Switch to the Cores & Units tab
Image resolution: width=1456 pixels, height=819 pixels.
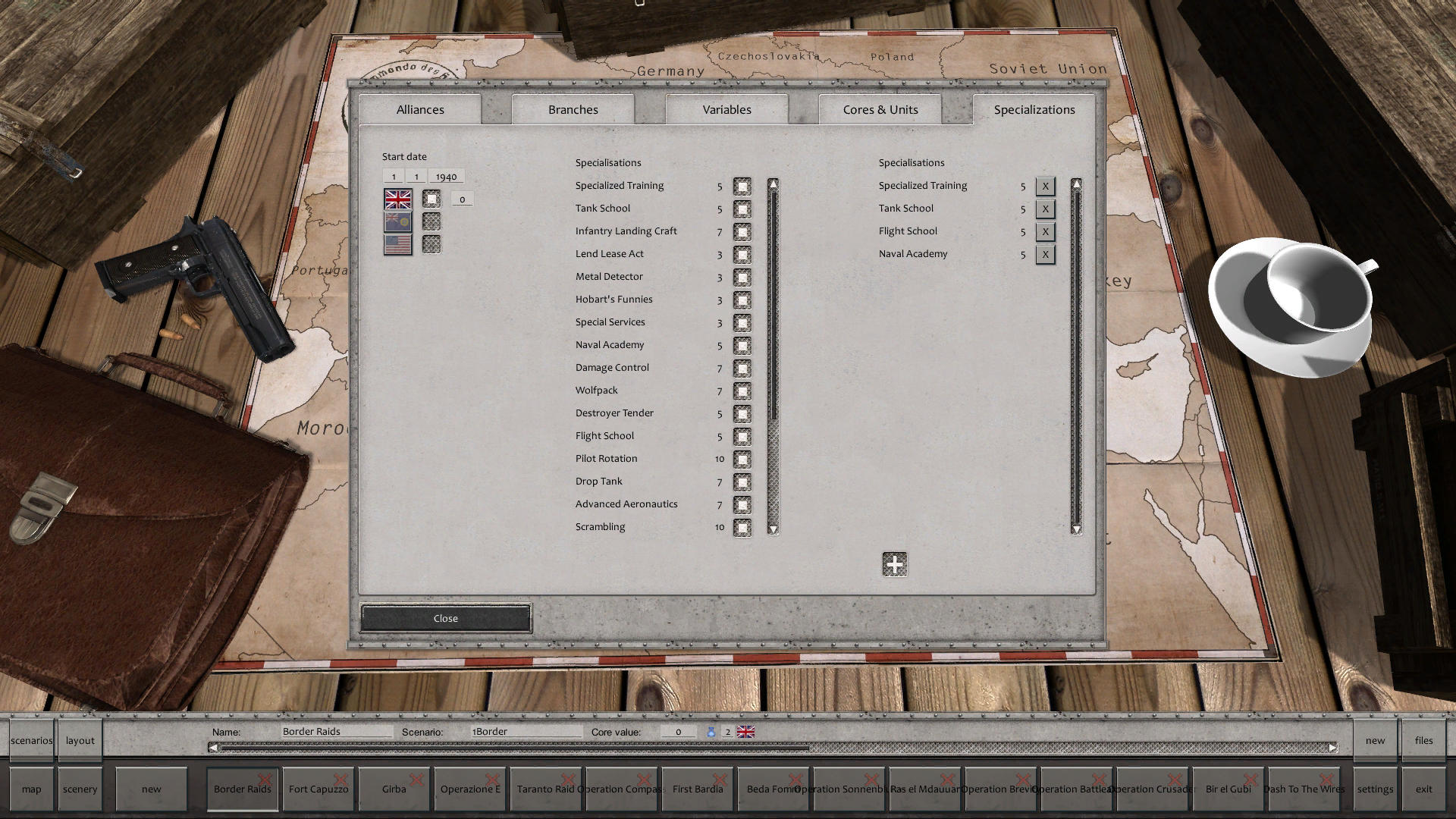click(x=880, y=109)
